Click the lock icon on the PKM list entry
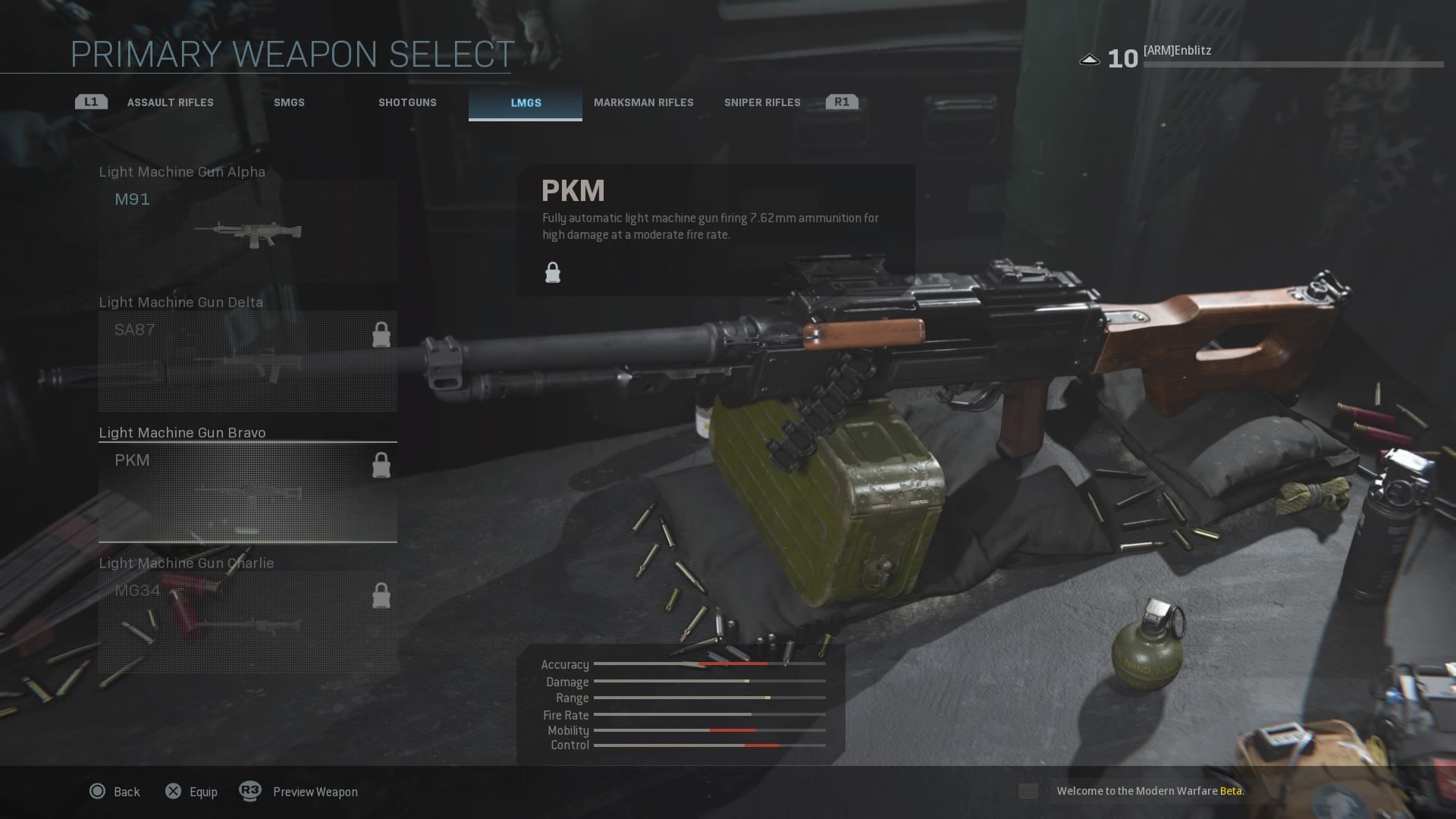1456x819 pixels. (x=381, y=465)
